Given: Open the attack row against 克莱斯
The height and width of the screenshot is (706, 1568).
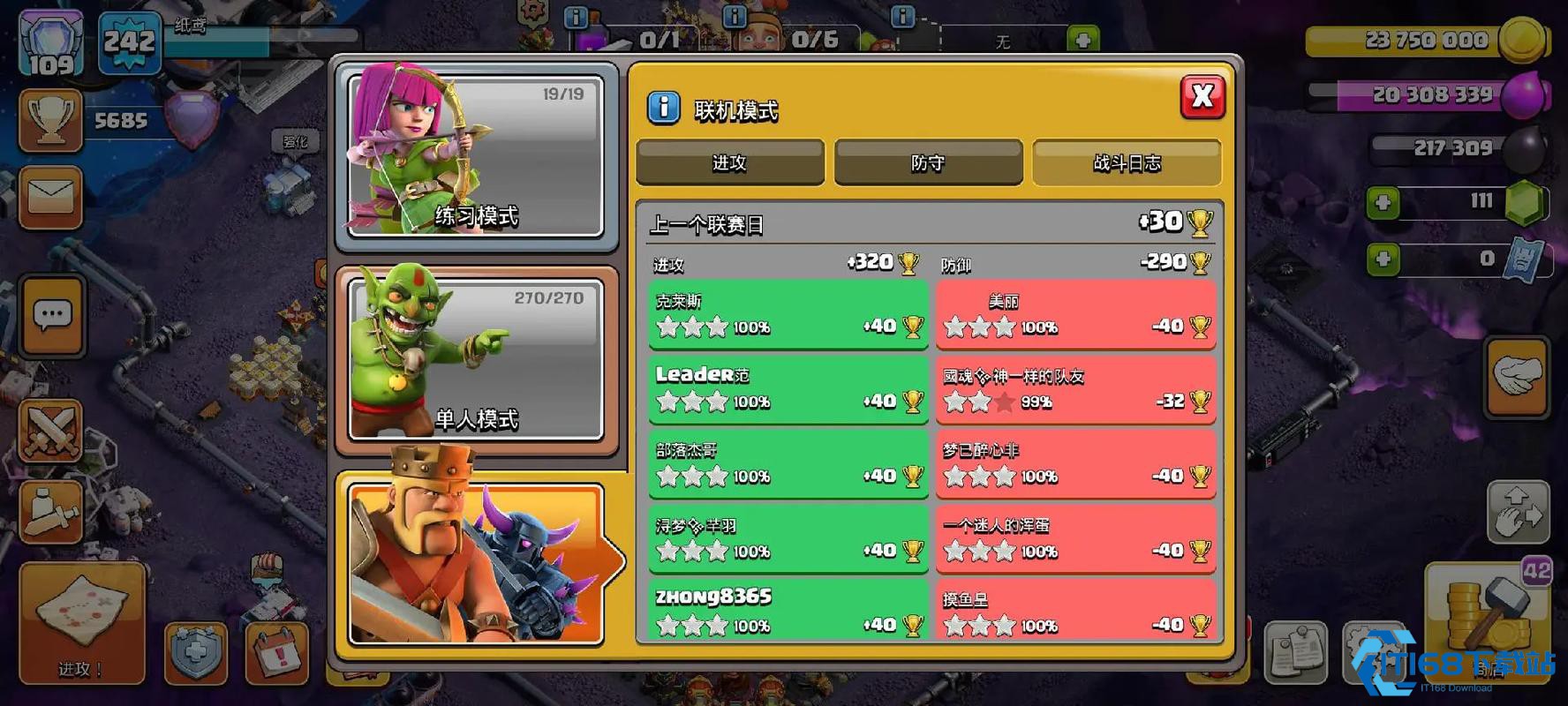Looking at the screenshot, I should 788,315.
